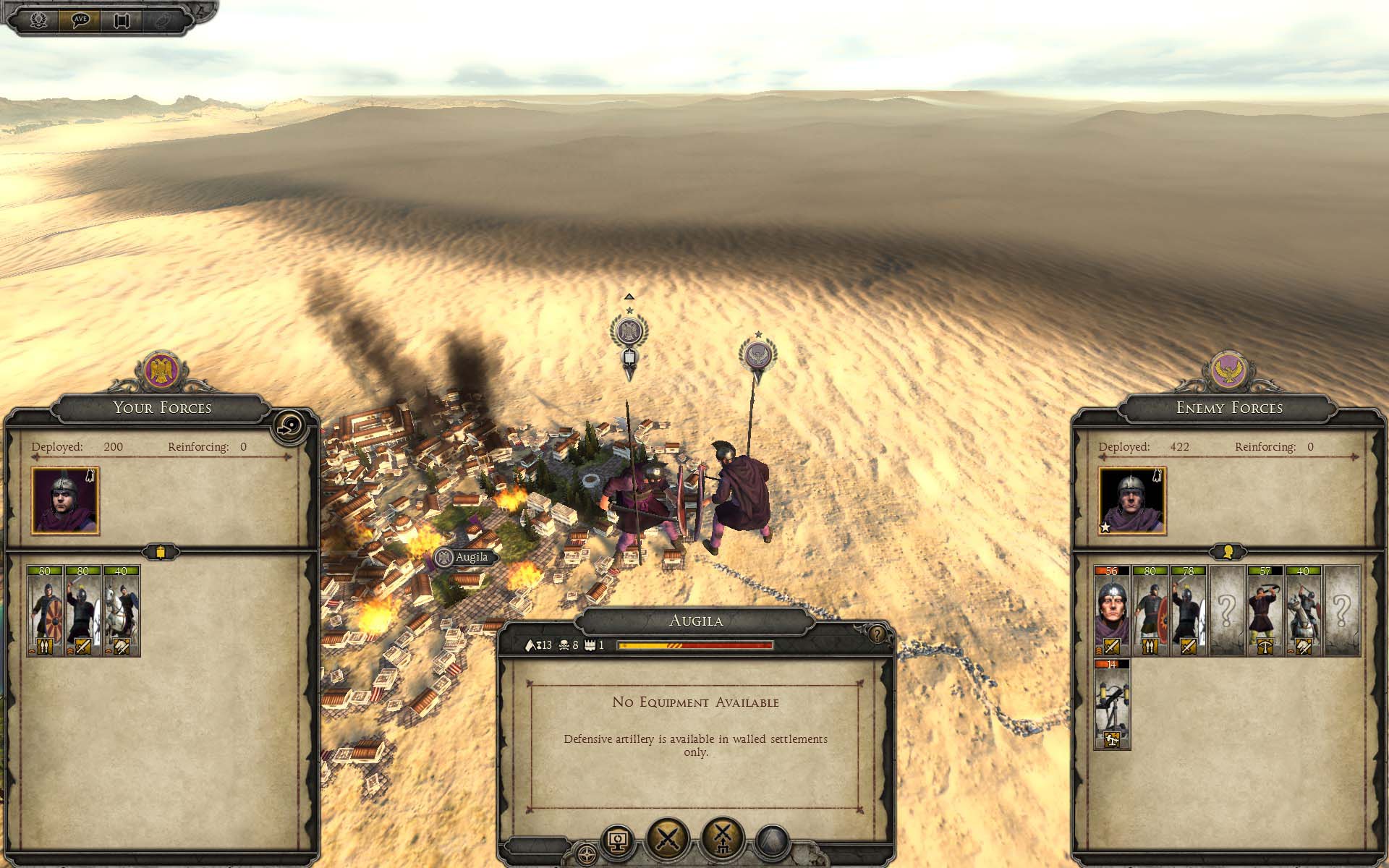Choose the replay monitor icon button
This screenshot has height=868, width=1389.
[618, 842]
